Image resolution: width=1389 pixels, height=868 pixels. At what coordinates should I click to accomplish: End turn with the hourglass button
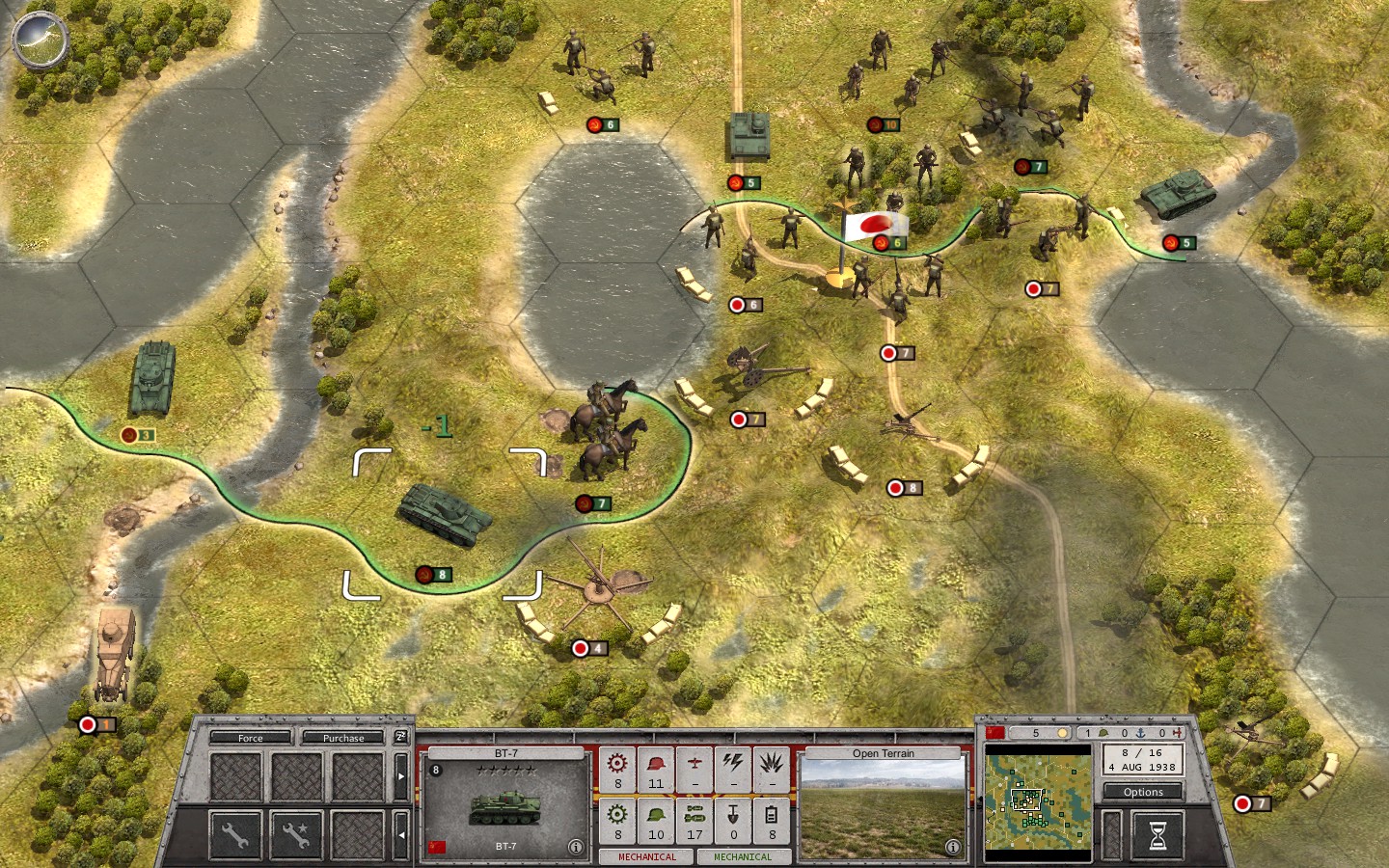1157,834
